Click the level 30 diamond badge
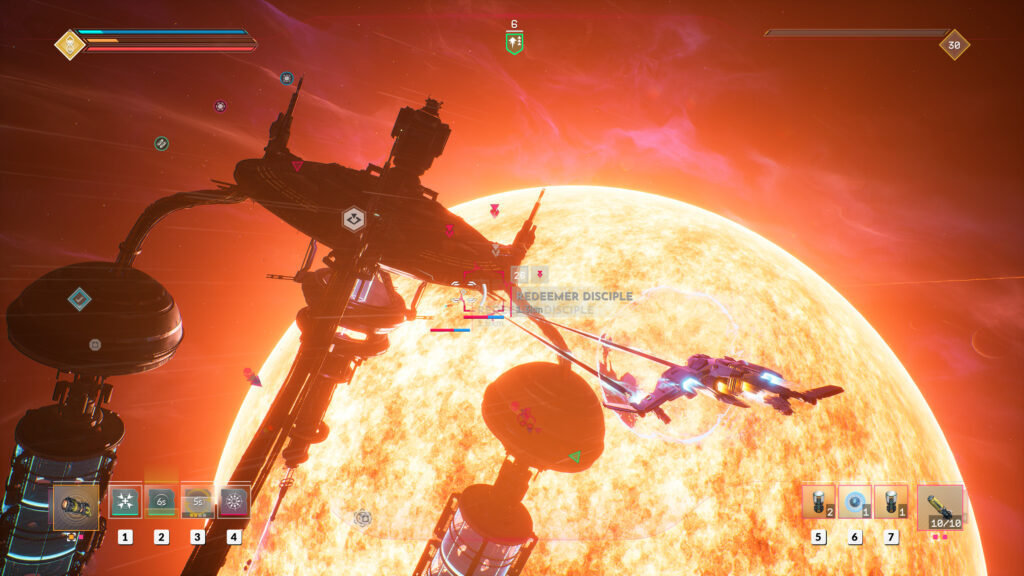Viewport: 1024px width, 576px height. pos(954,44)
